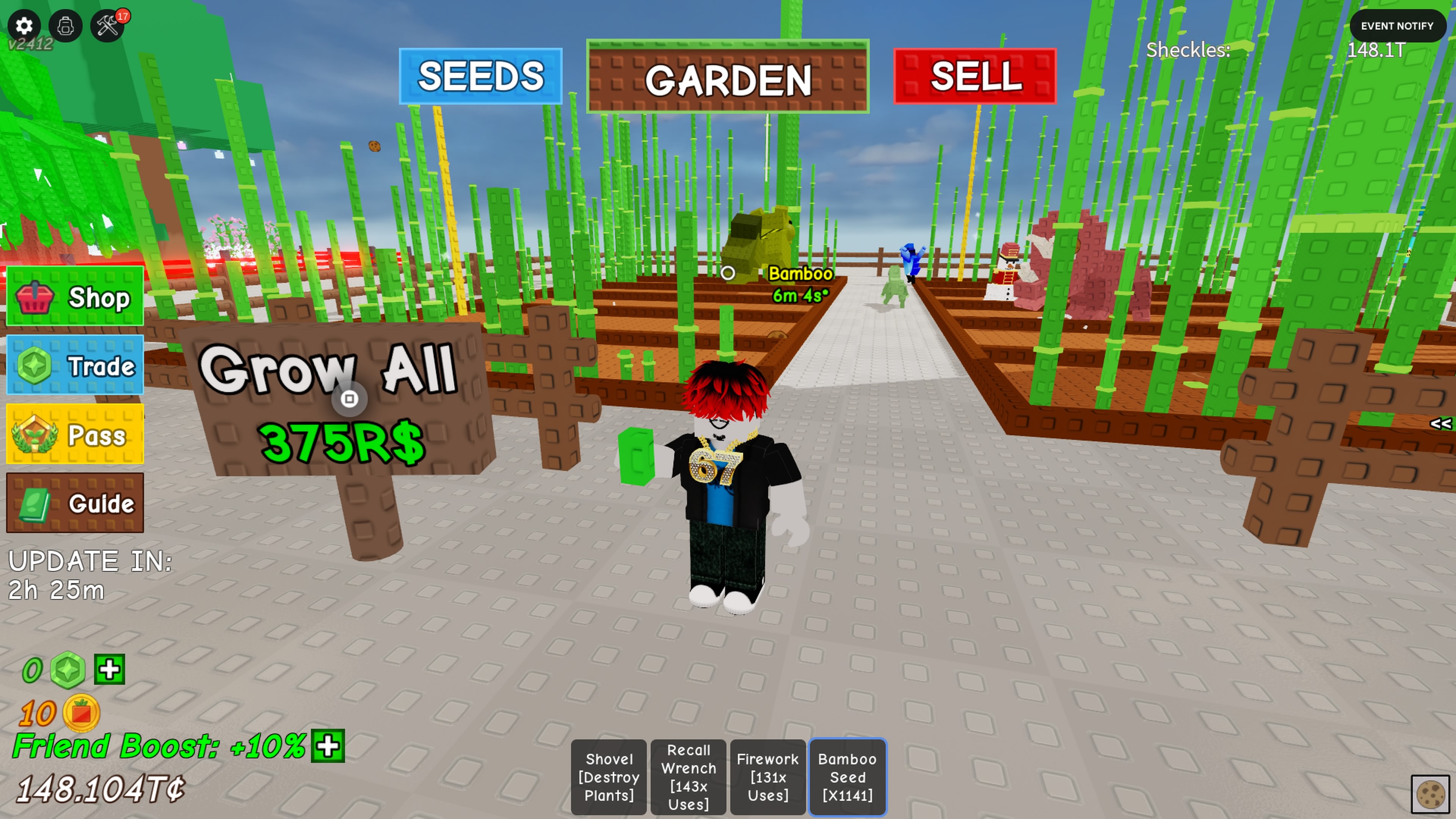Open the backpack inventory icon
Viewport: 1456px width, 819px height.
(x=66, y=26)
